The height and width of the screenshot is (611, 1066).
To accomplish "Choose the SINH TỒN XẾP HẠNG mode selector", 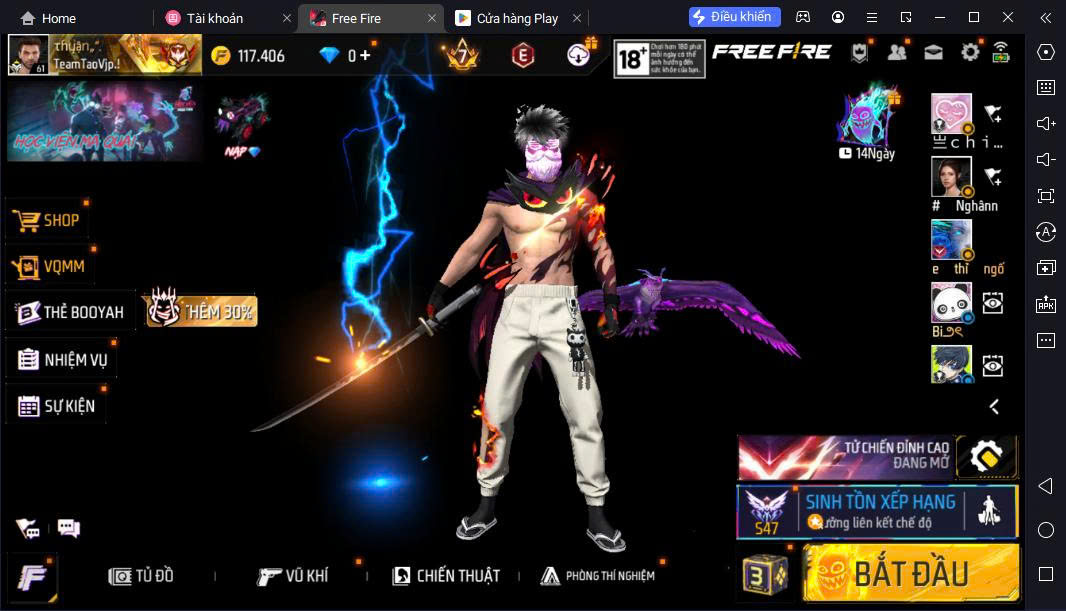I will [x=877, y=511].
